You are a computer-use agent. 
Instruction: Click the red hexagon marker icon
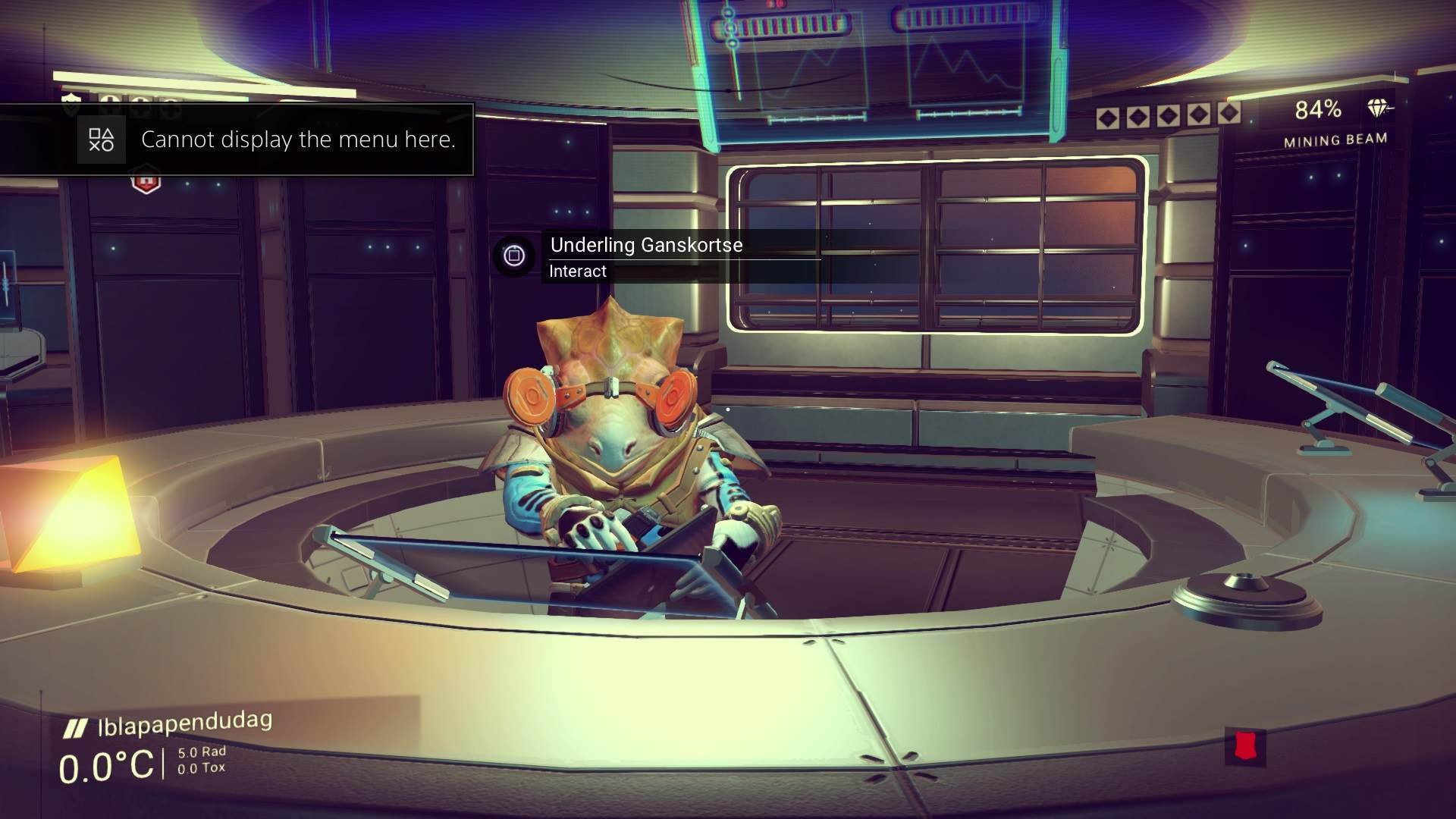tap(146, 183)
